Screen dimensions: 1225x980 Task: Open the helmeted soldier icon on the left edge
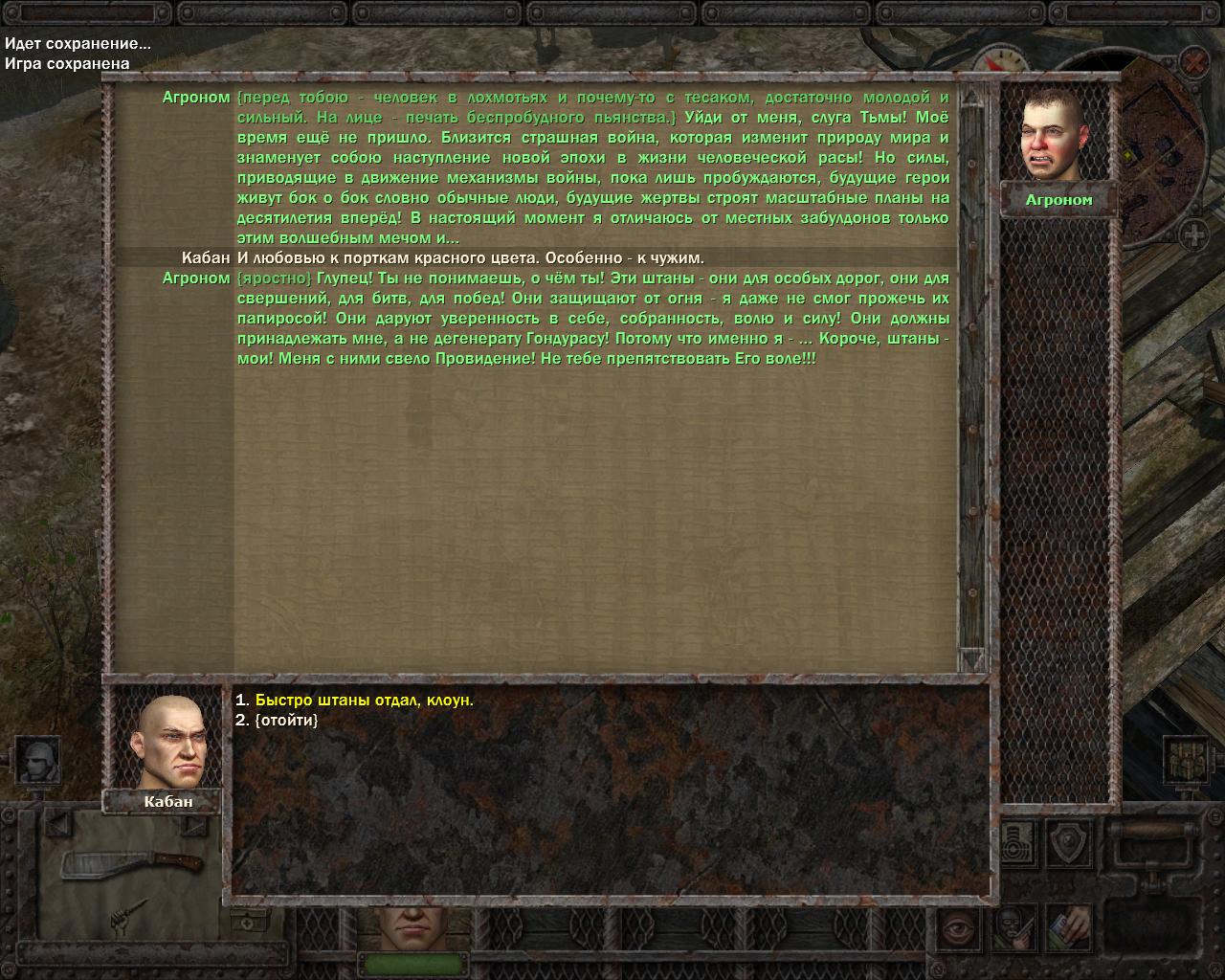[38, 760]
